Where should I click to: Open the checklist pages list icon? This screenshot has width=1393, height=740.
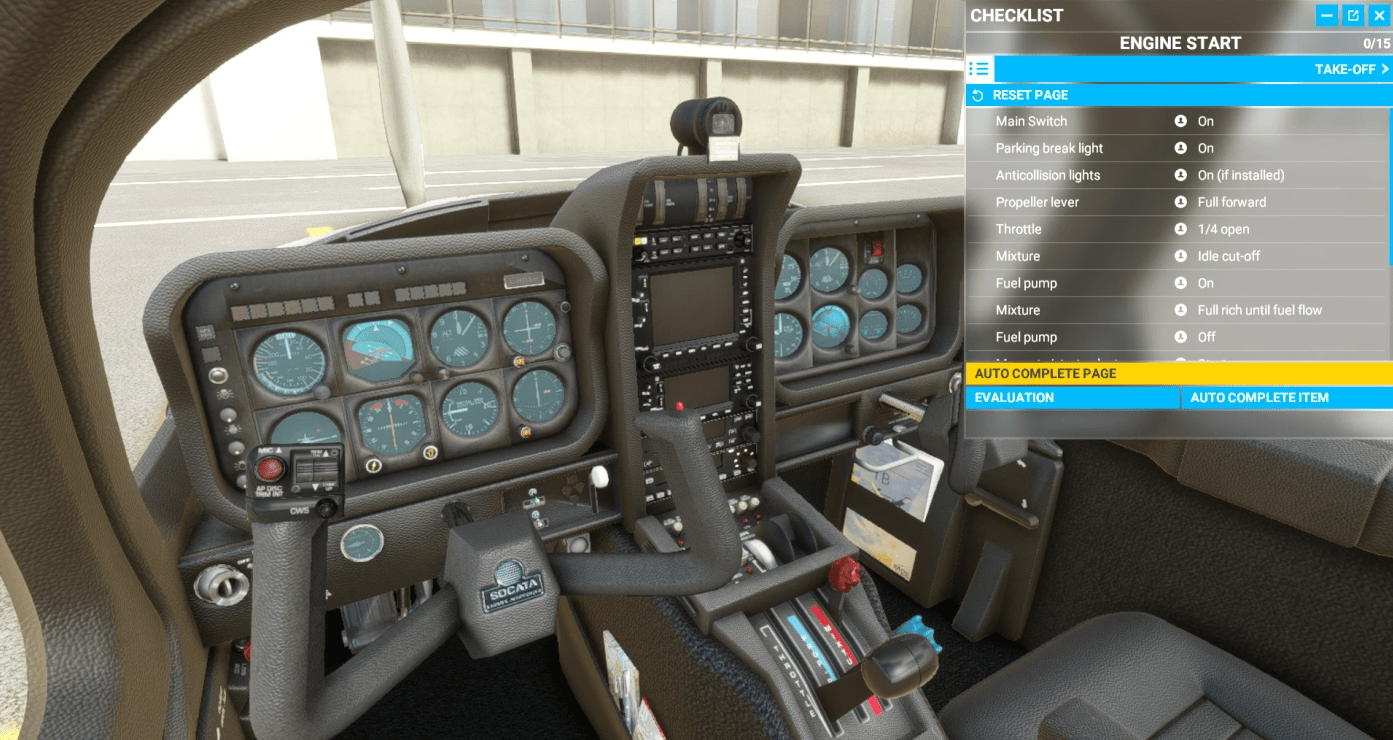coord(979,68)
